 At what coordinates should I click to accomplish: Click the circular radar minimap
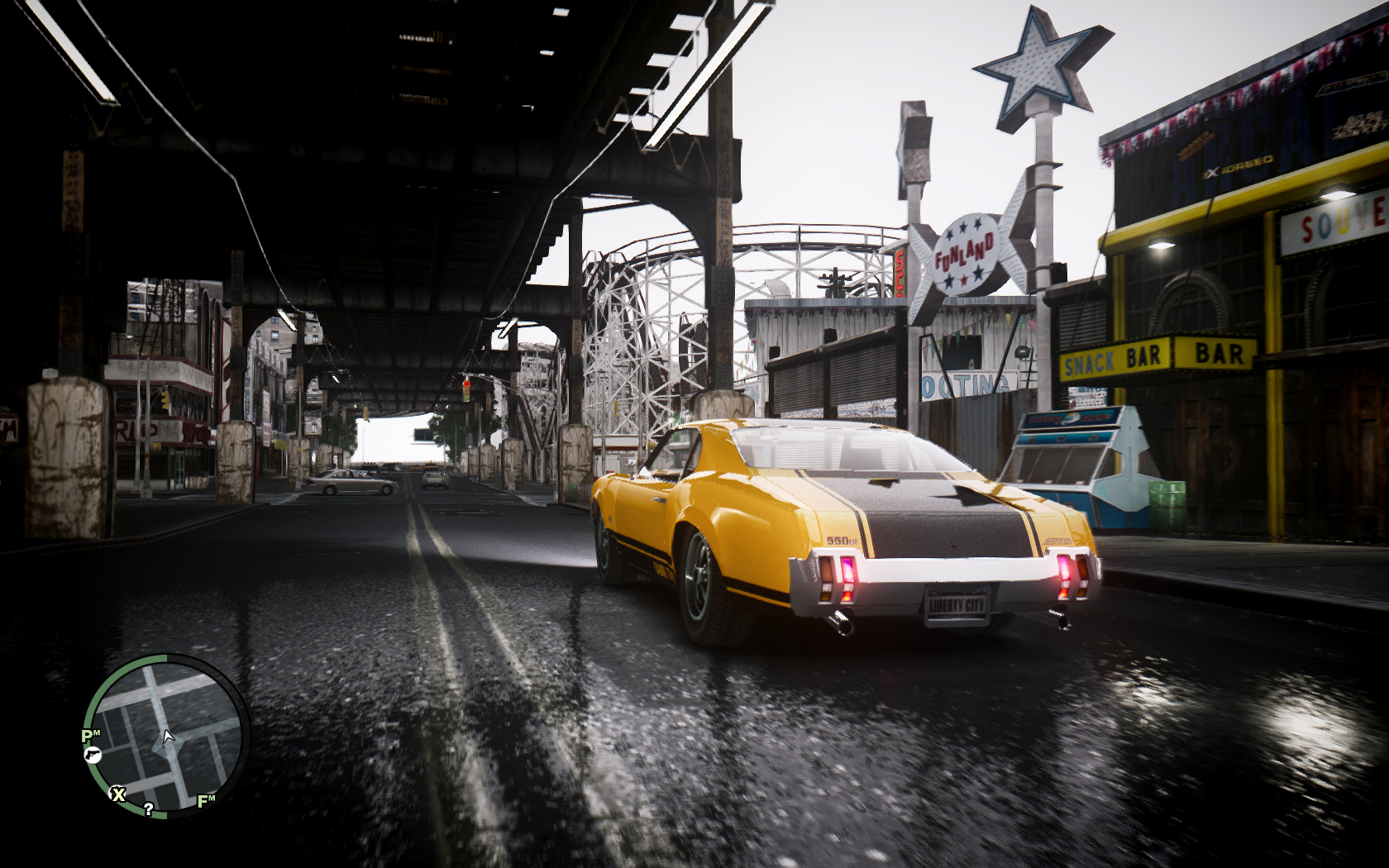click(166, 736)
